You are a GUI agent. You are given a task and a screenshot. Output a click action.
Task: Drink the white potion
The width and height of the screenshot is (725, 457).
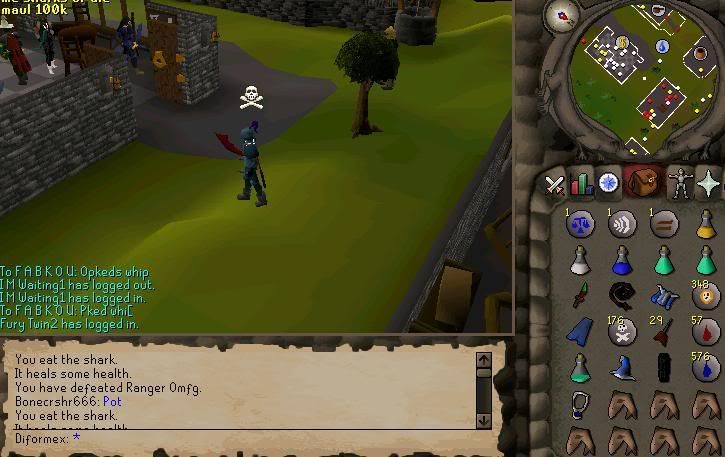[x=580, y=261]
